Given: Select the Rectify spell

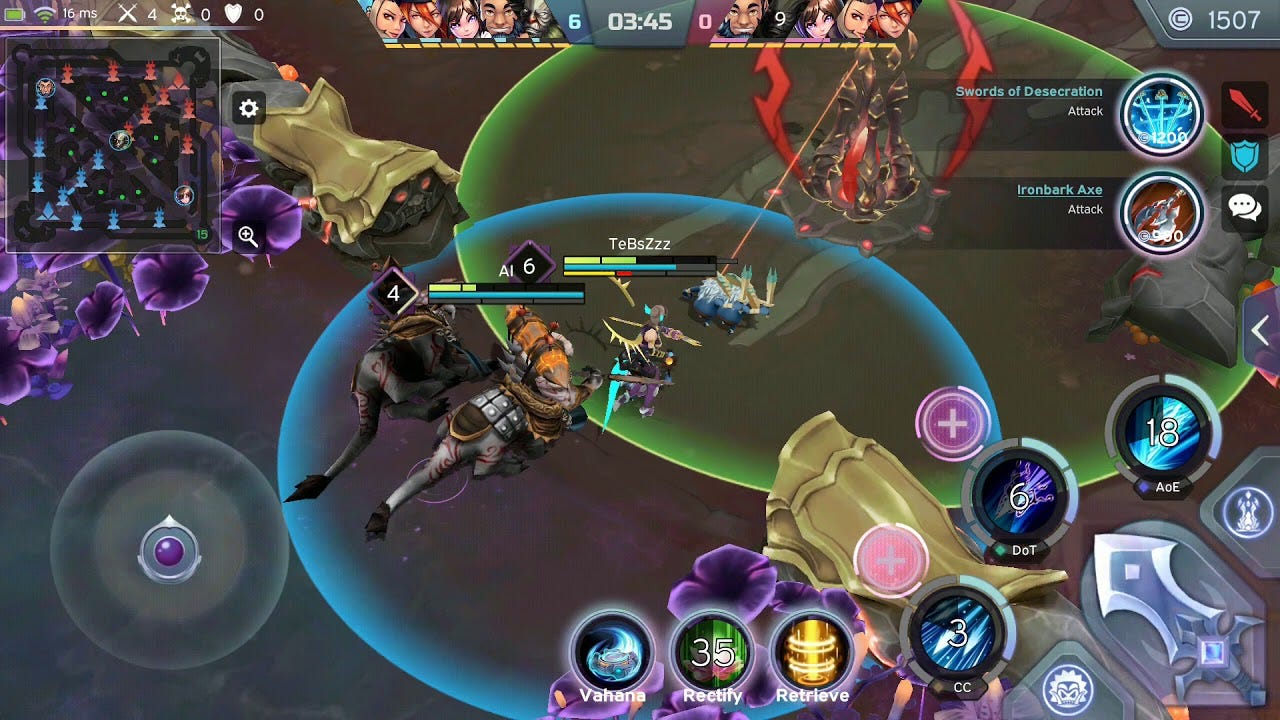Looking at the screenshot, I should click(712, 654).
